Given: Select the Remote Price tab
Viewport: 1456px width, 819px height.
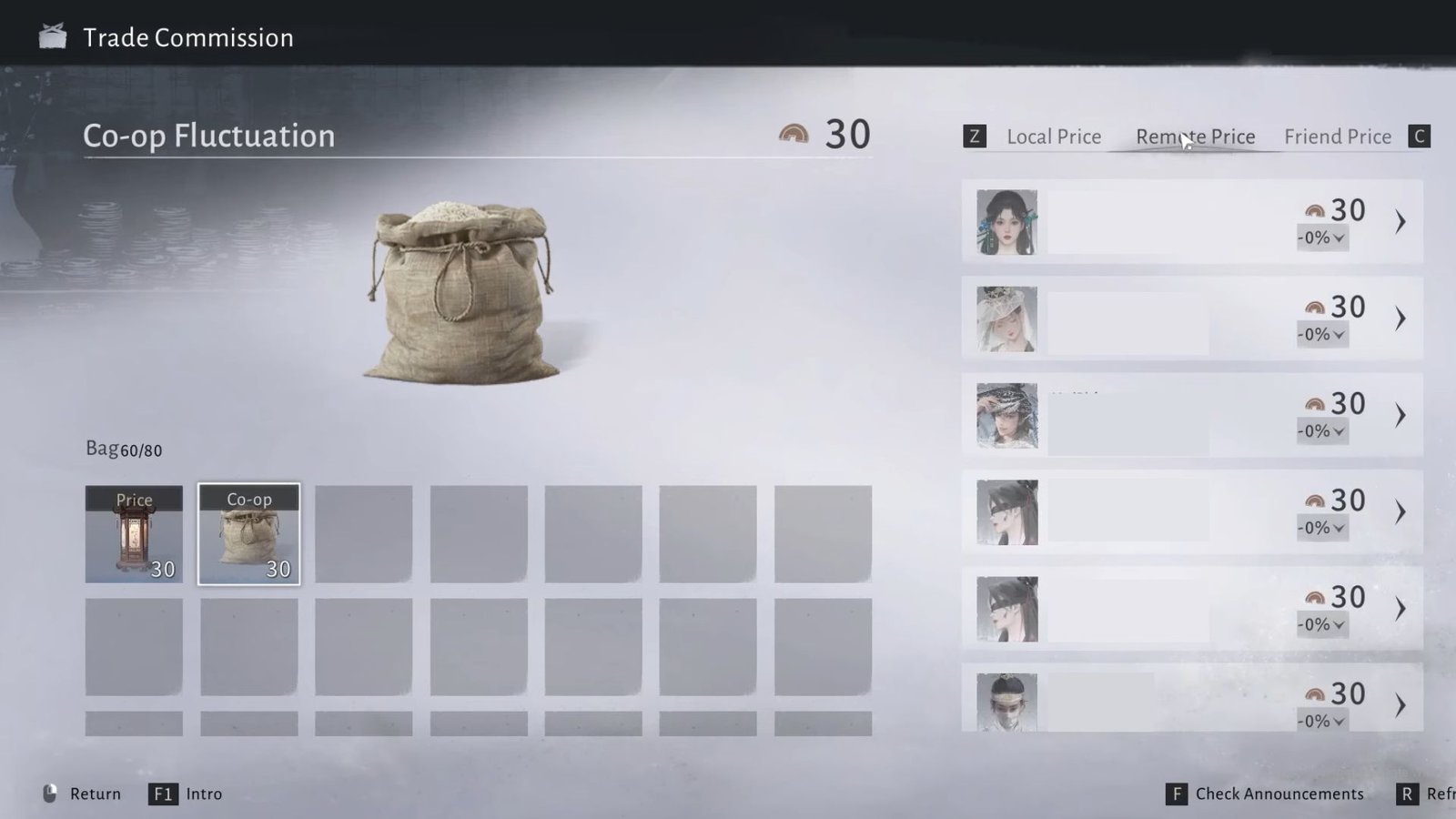Looking at the screenshot, I should click(1195, 136).
